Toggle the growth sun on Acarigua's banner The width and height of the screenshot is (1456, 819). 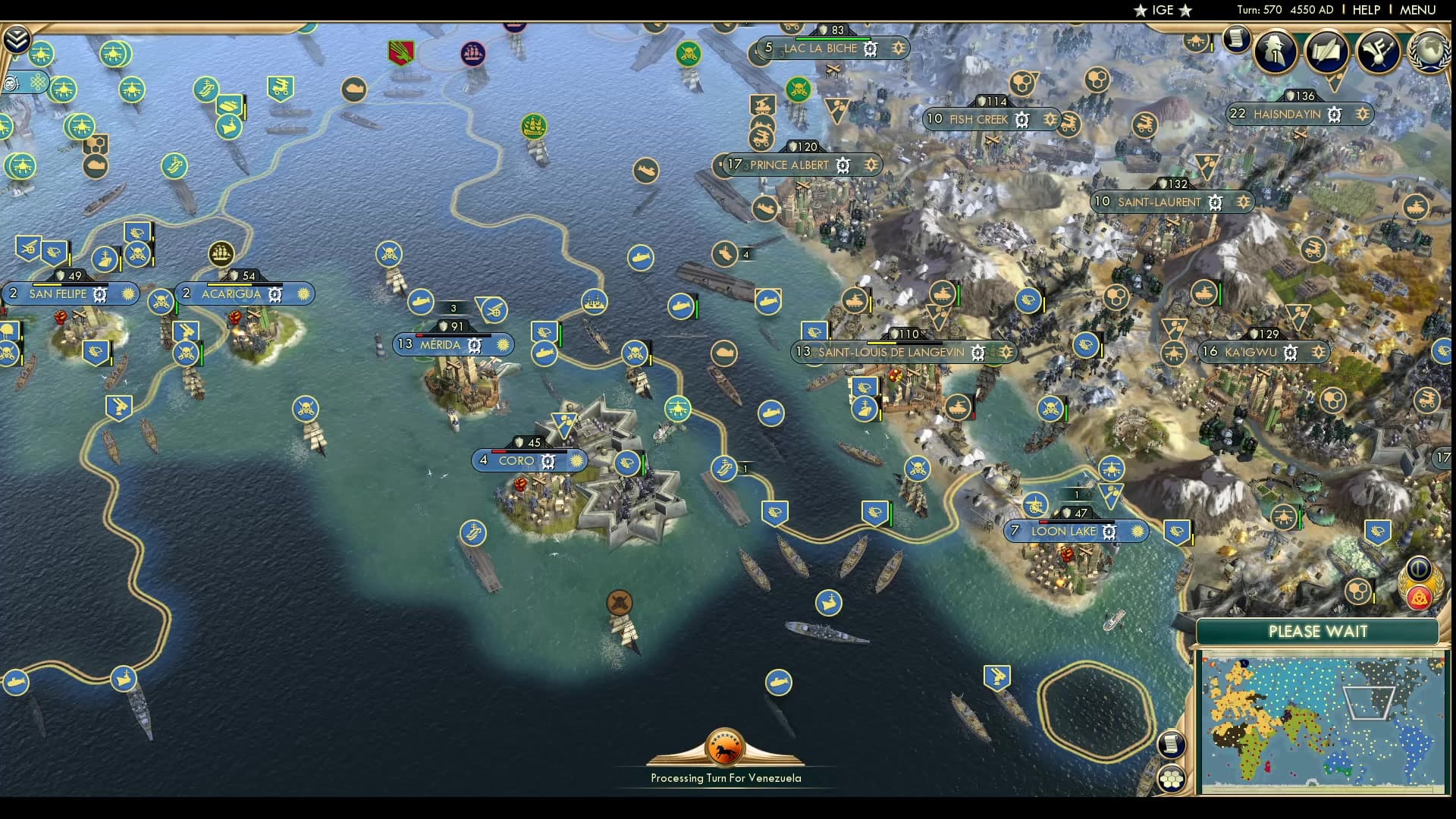click(303, 293)
